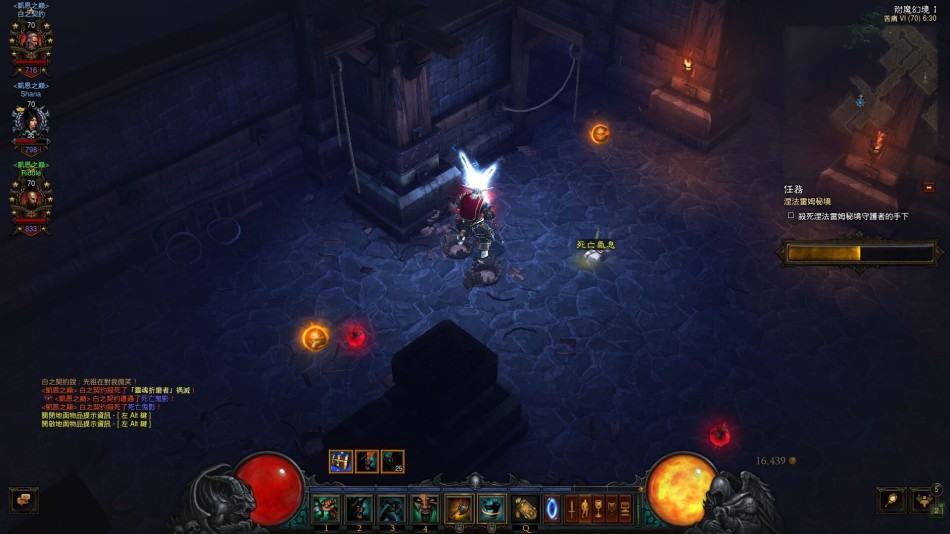Select the axe left-mouse skill
The height and width of the screenshot is (534, 950).
point(459,509)
